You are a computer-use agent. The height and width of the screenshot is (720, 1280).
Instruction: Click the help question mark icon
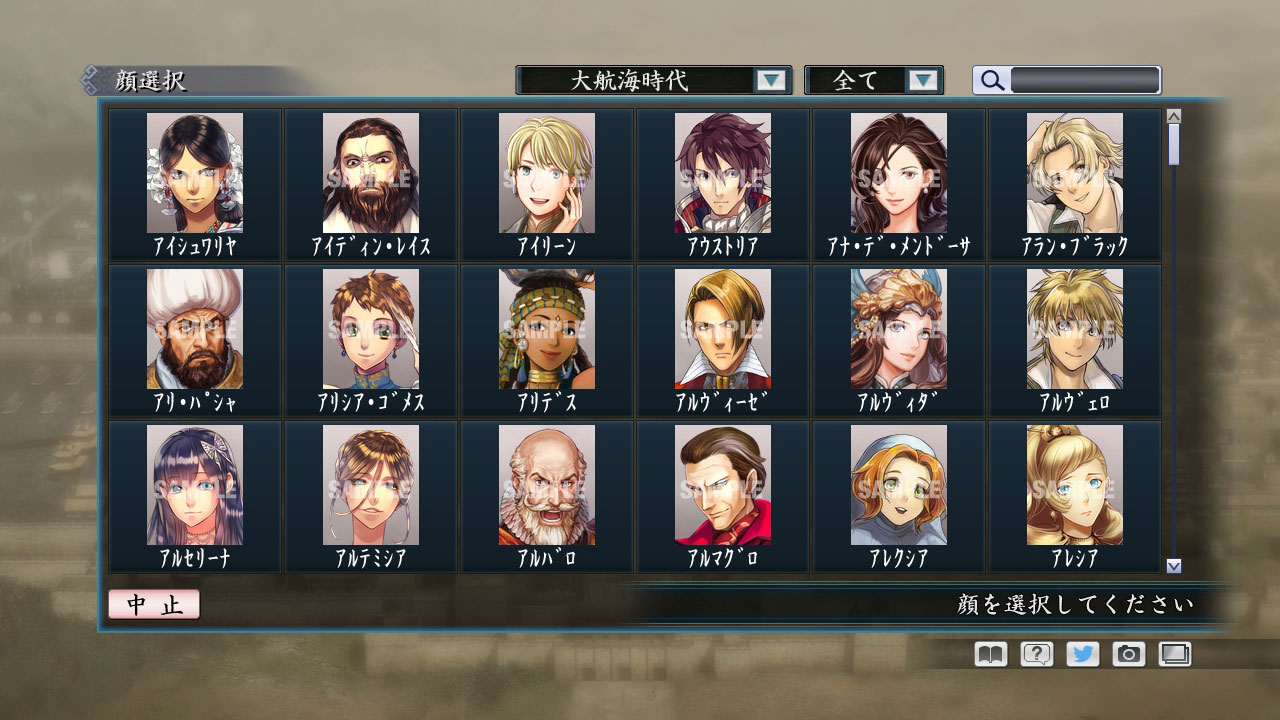1035,654
